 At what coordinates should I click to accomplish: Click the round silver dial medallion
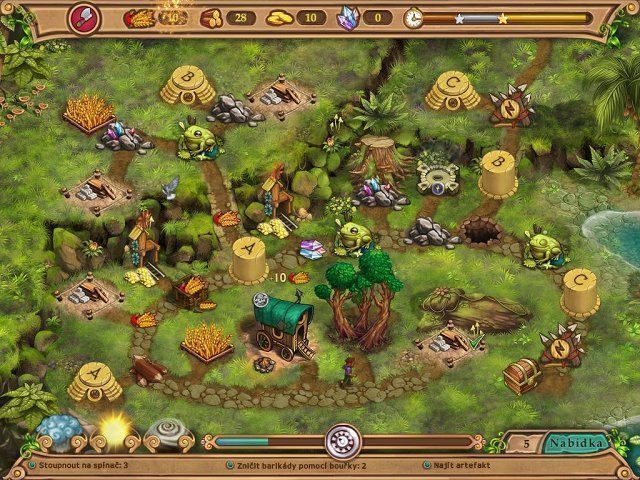click(x=342, y=440)
